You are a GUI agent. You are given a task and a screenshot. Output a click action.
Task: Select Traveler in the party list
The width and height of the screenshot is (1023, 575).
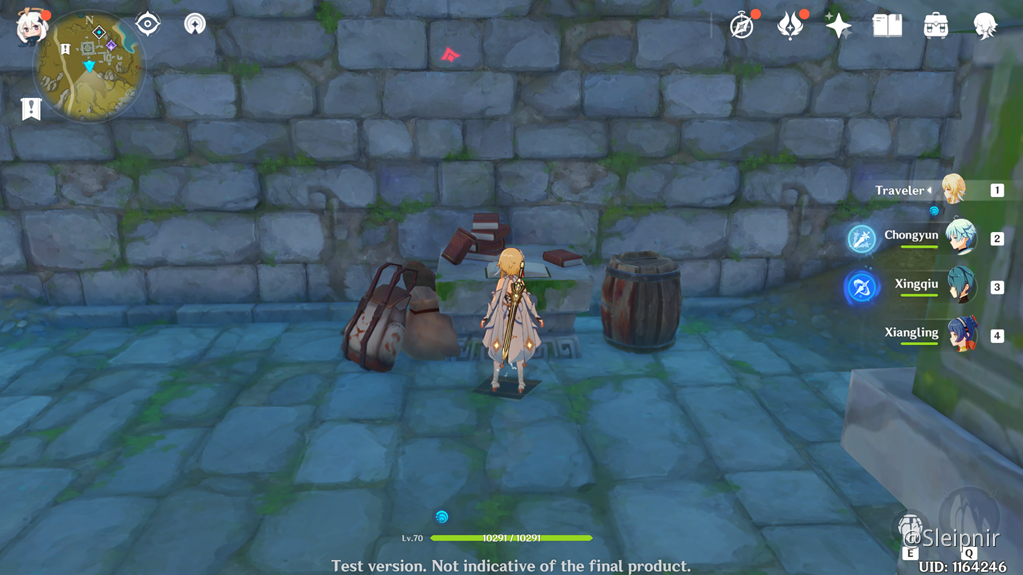click(x=951, y=189)
